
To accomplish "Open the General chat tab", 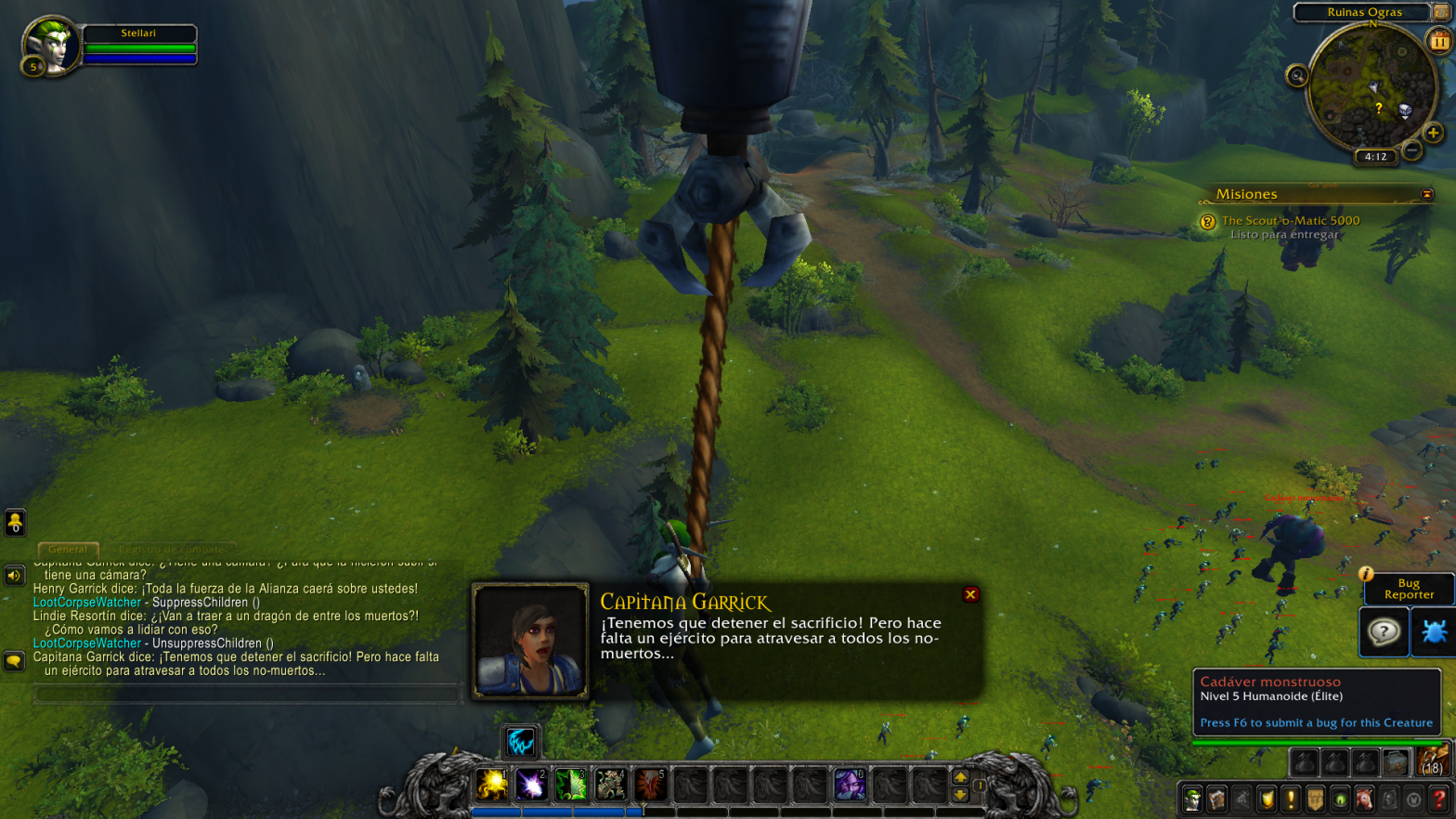I will [x=68, y=549].
